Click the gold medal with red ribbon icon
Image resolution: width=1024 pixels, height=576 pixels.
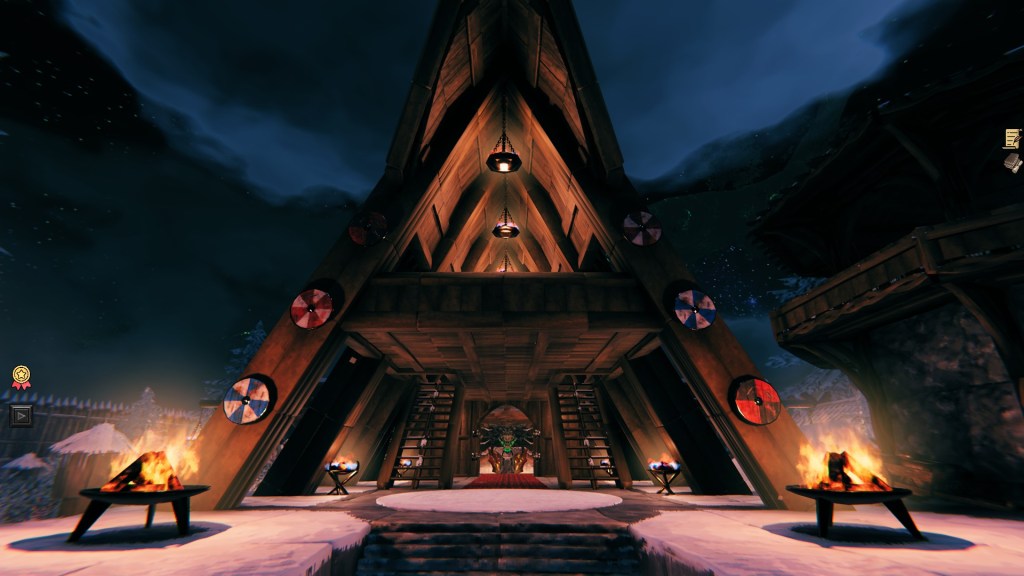21,377
